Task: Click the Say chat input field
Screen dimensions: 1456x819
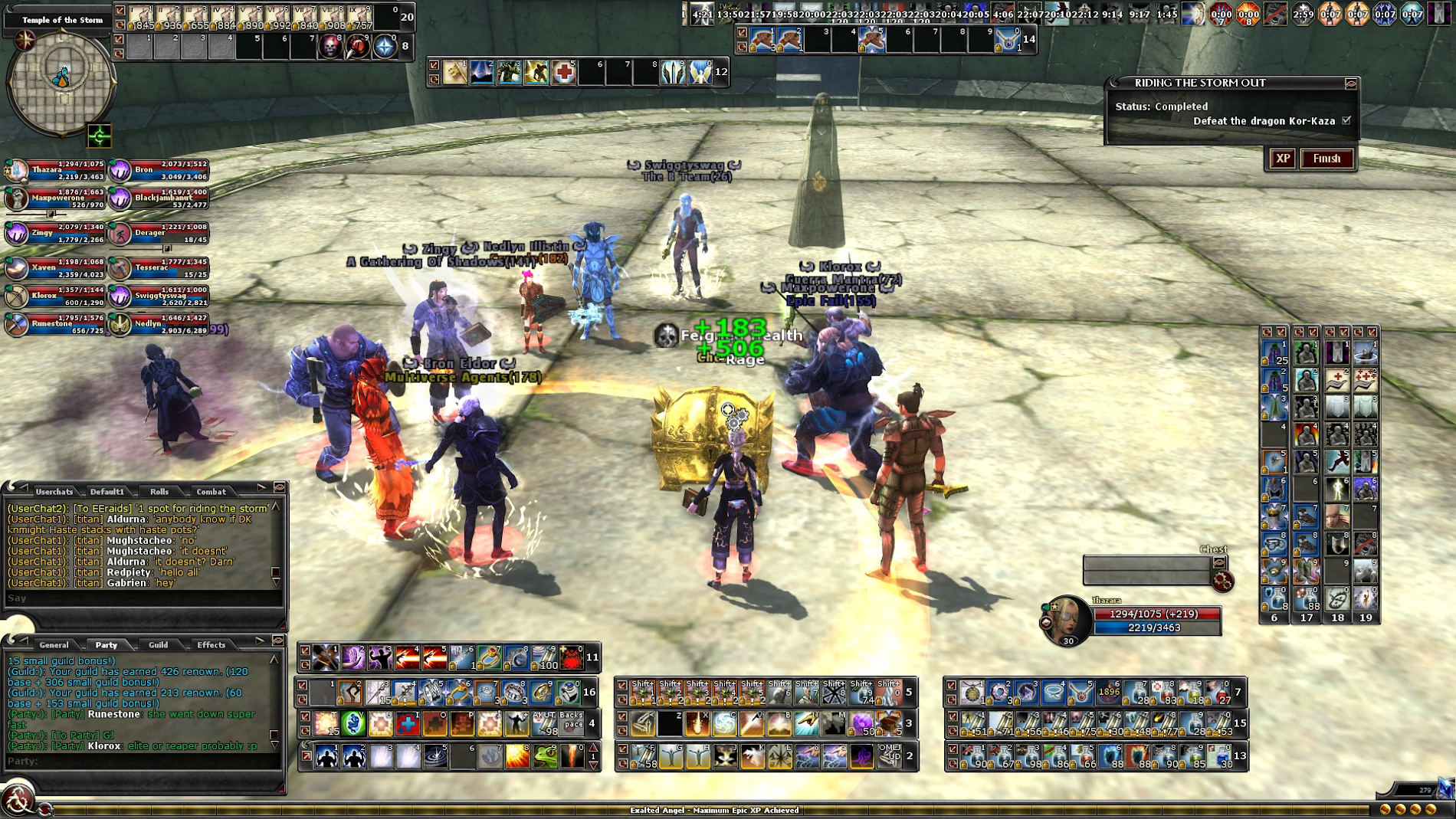Action: pyautogui.click(x=142, y=598)
